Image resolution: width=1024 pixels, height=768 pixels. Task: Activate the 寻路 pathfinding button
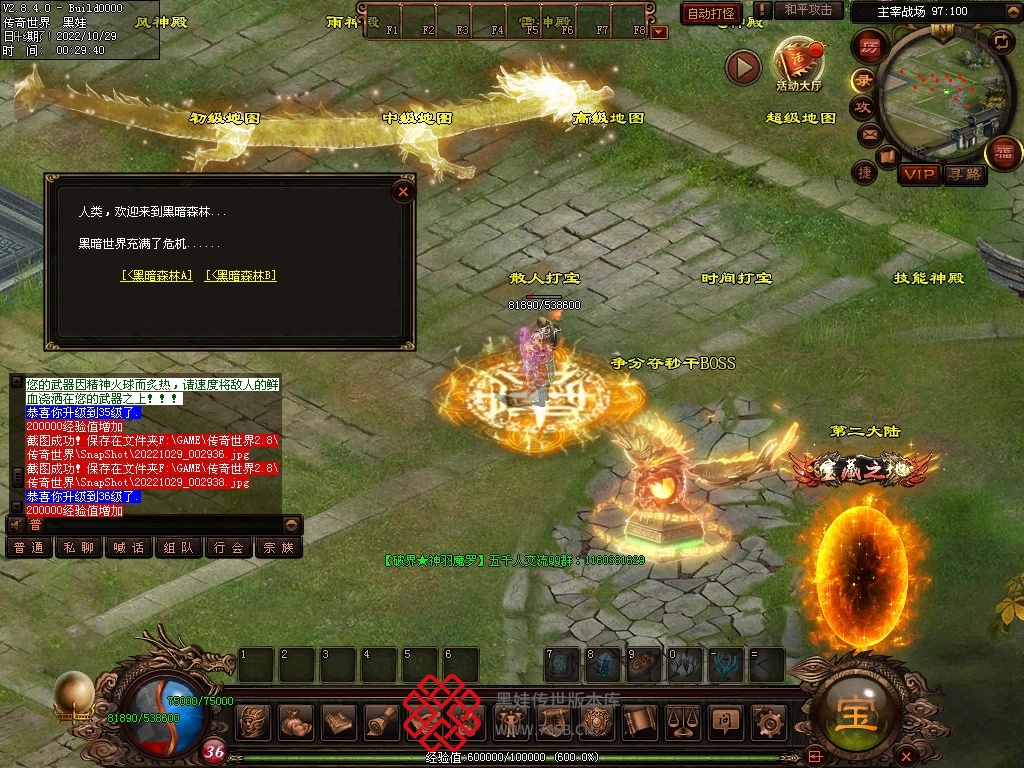click(964, 174)
